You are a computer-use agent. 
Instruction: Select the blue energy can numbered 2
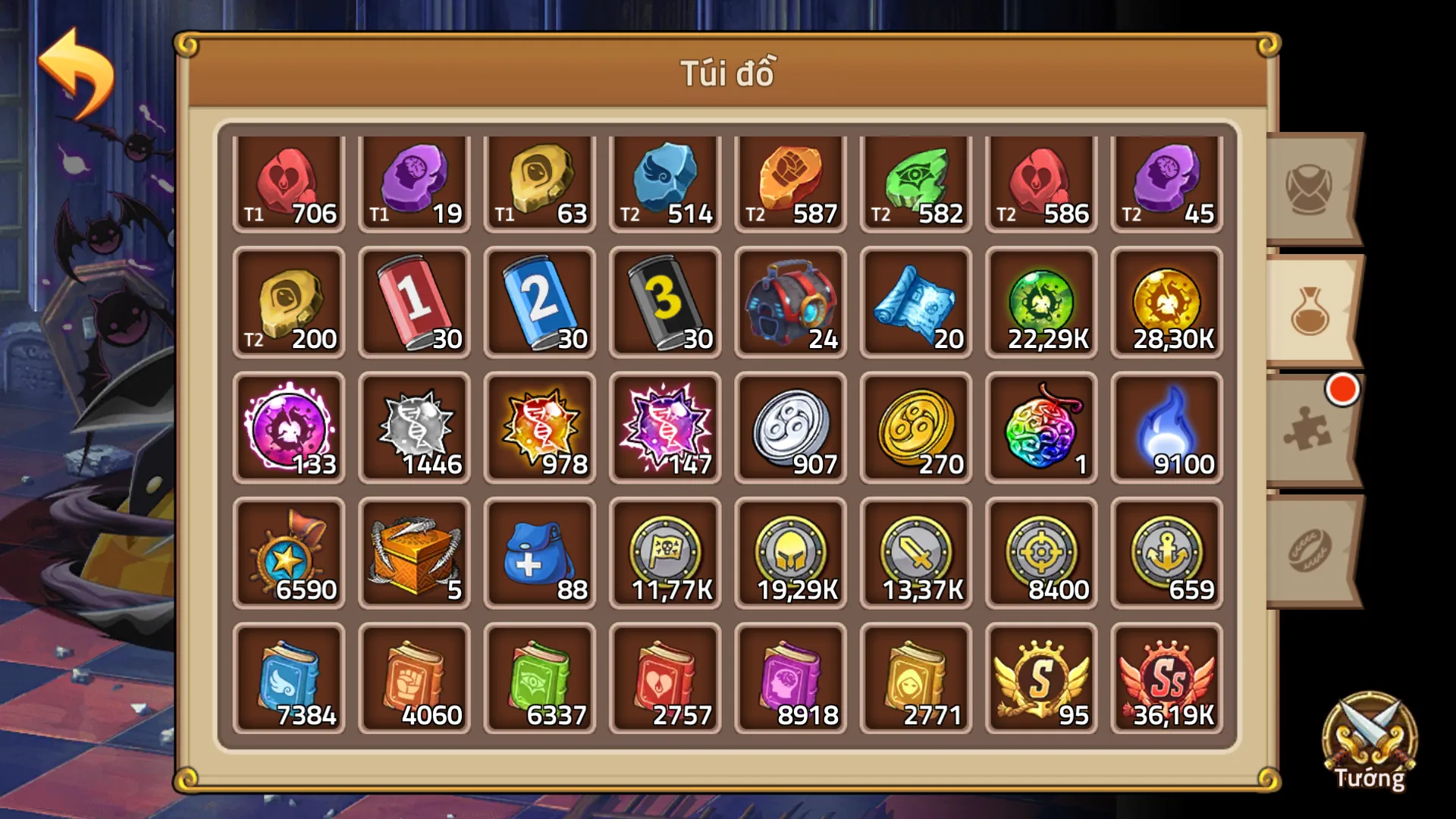coord(540,303)
